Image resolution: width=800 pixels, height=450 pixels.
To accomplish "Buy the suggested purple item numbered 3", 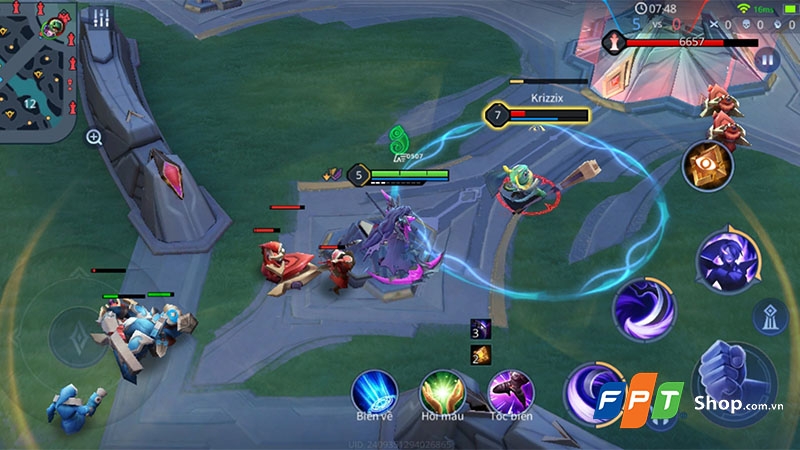I will [x=482, y=332].
